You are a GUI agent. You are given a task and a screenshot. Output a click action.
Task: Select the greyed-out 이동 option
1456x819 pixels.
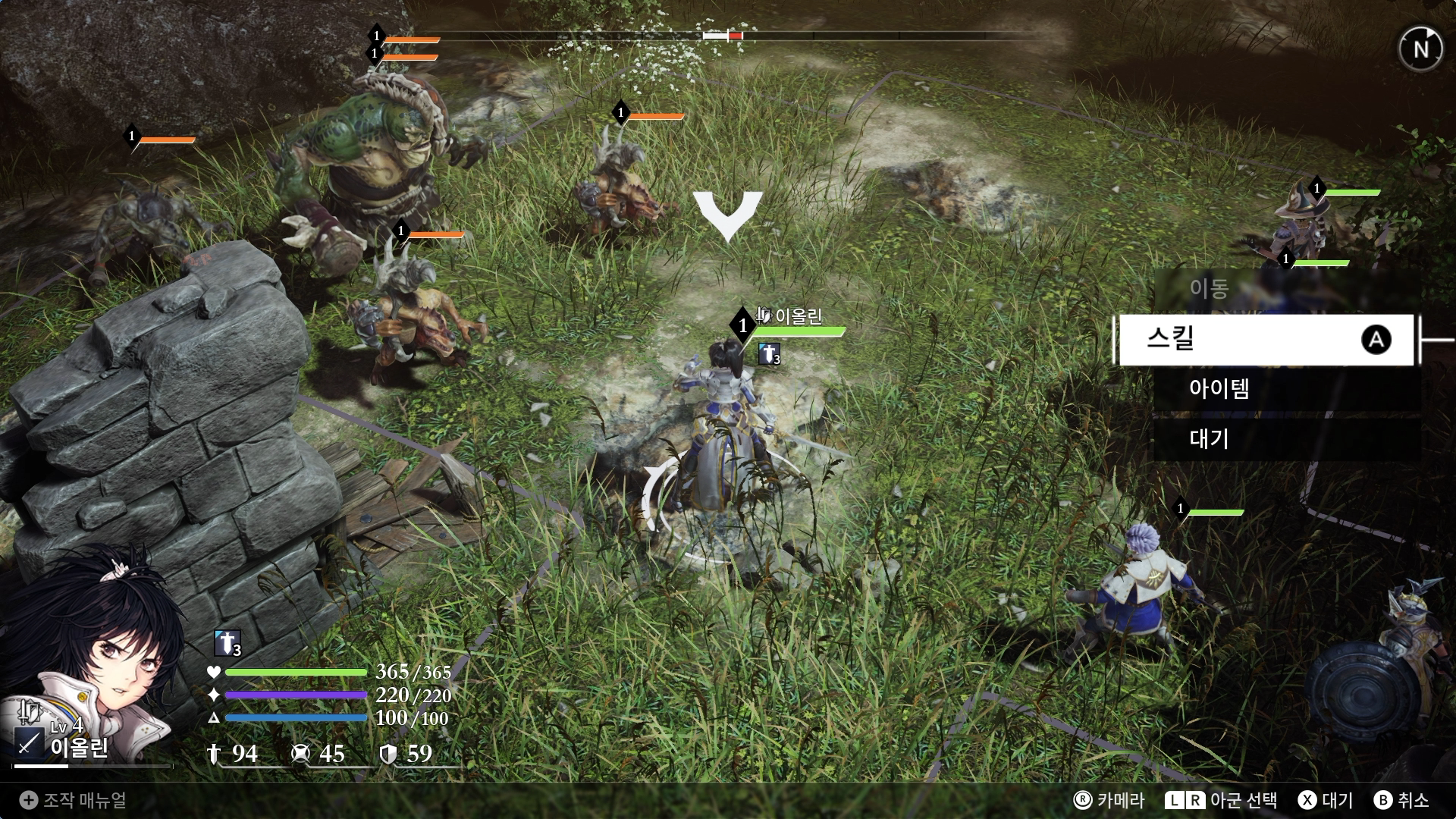click(1285, 289)
